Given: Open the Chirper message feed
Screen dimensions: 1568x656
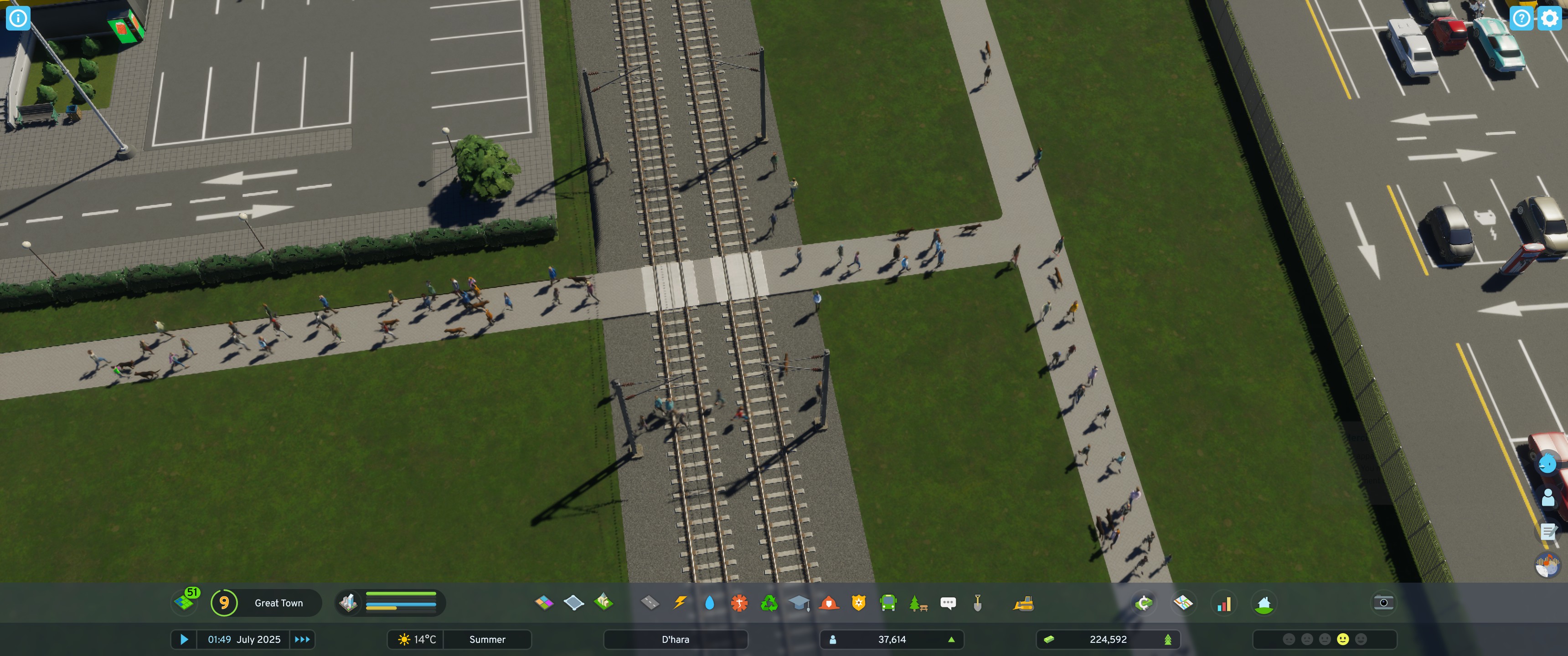Looking at the screenshot, I should (x=948, y=603).
